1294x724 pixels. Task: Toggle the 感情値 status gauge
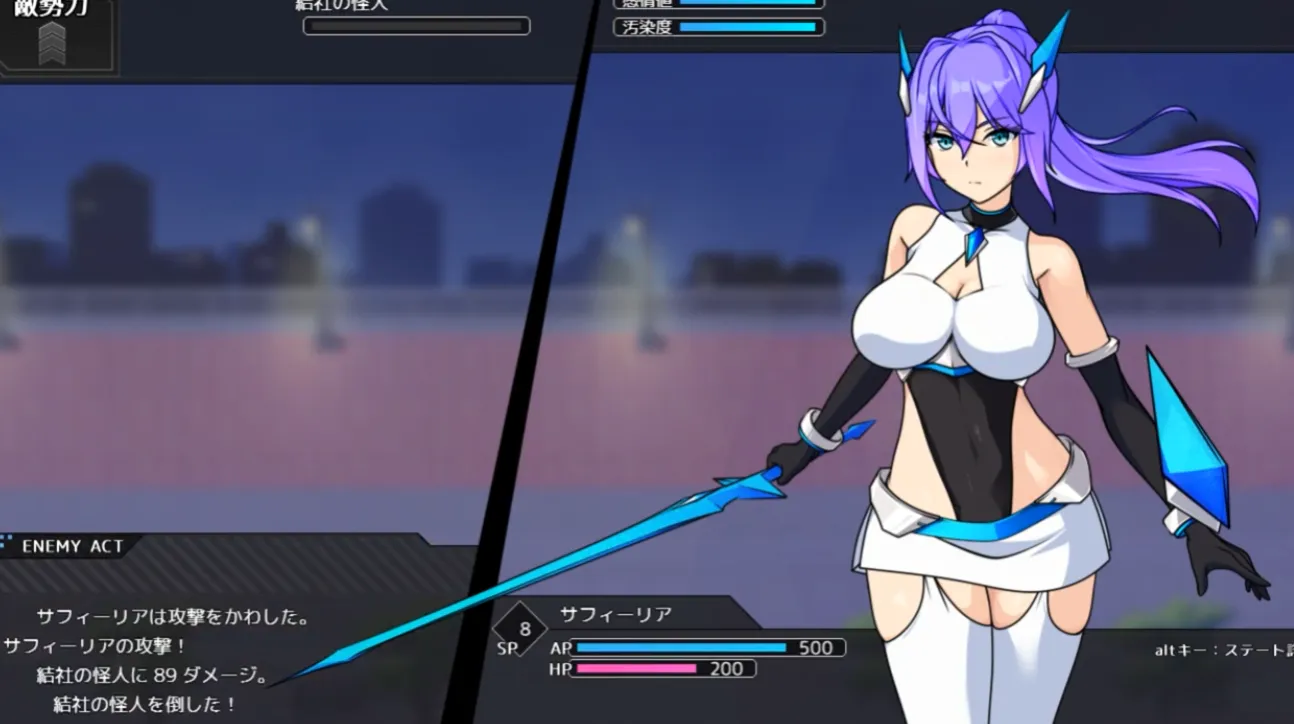click(x=748, y=5)
